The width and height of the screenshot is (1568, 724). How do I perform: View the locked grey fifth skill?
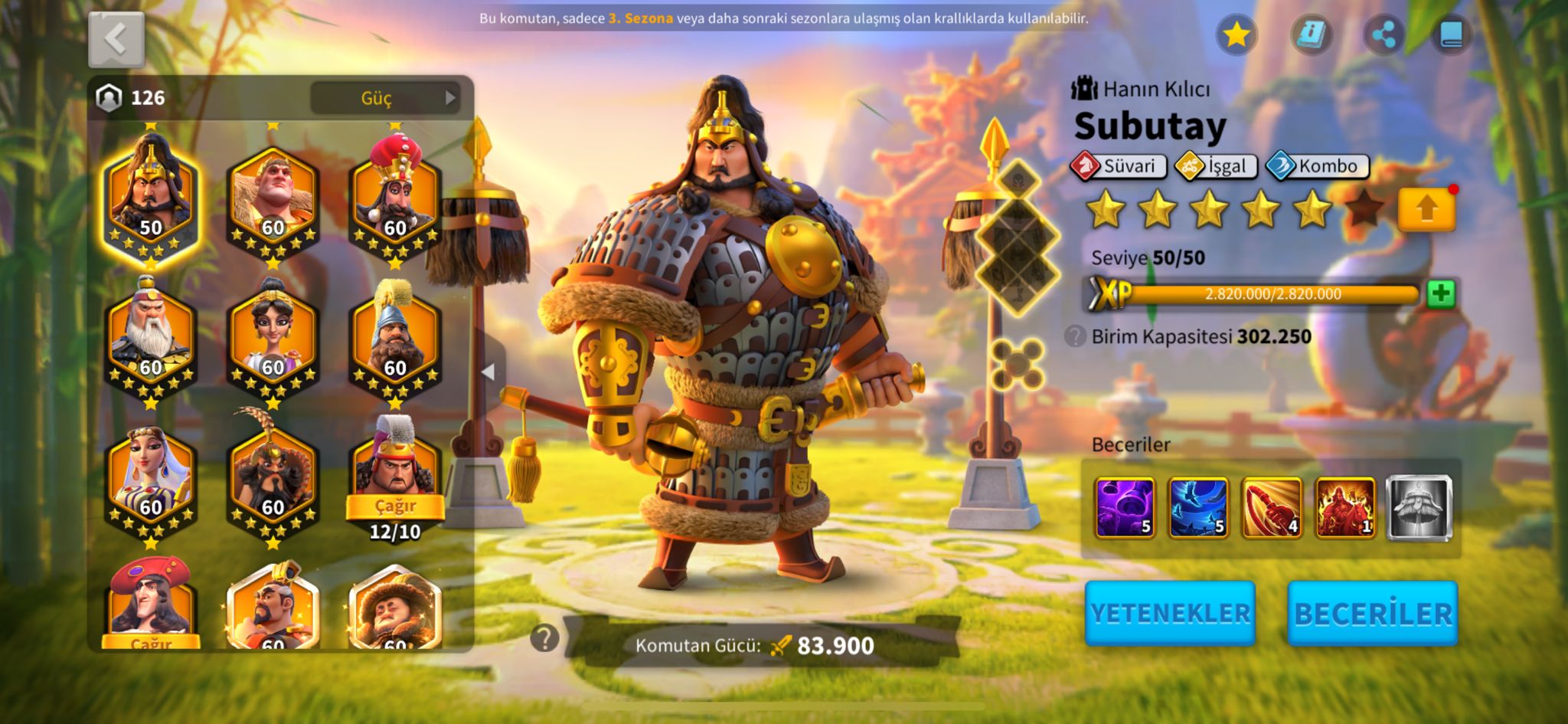[x=1419, y=507]
